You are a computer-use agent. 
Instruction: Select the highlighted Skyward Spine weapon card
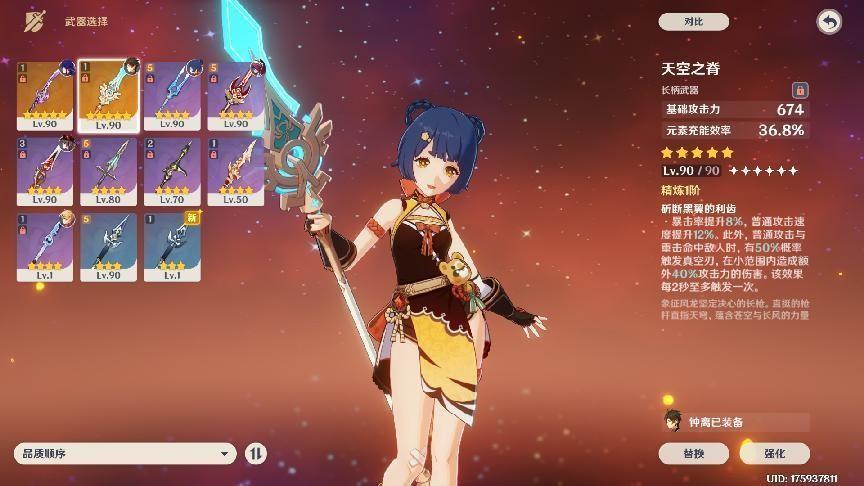pyautogui.click(x=108, y=95)
